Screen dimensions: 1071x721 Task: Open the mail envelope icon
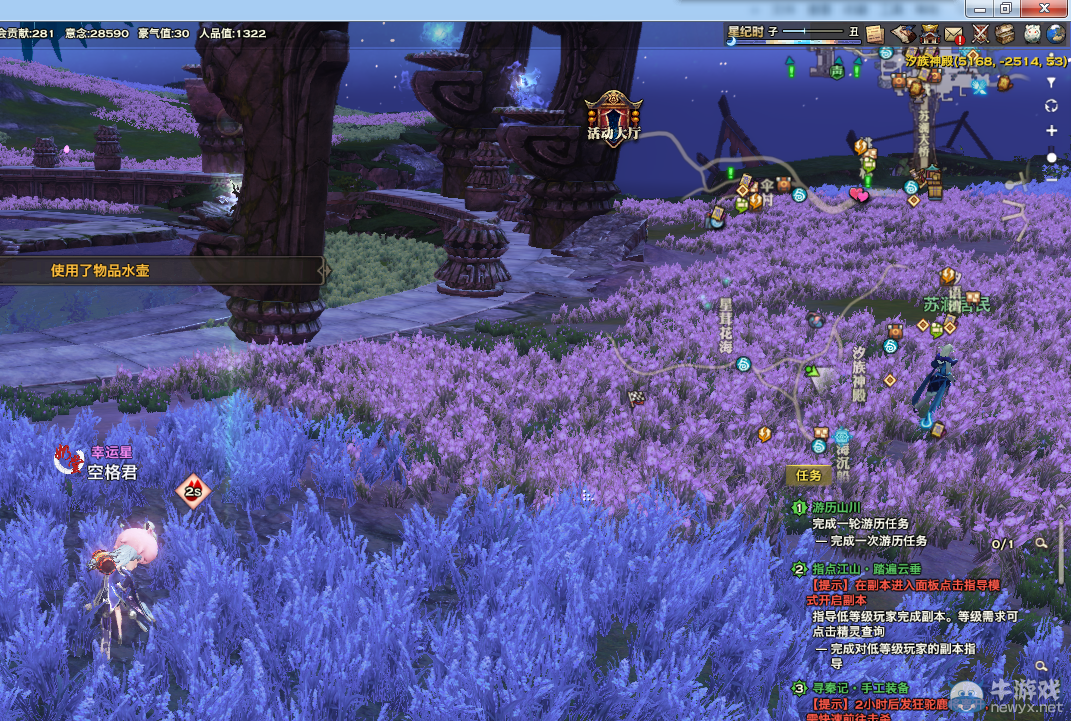pos(954,34)
